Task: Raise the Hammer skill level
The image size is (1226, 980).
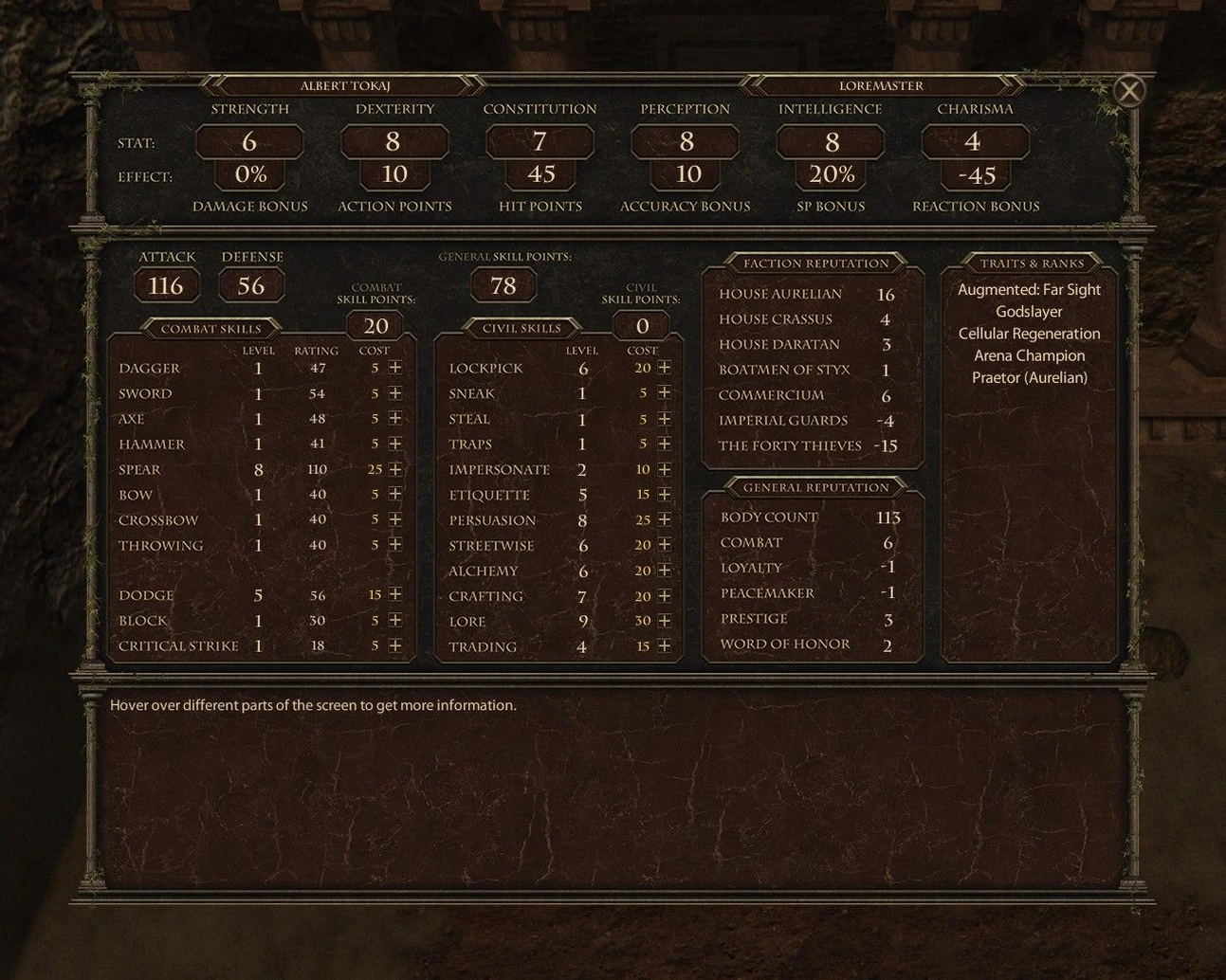Action: point(395,444)
